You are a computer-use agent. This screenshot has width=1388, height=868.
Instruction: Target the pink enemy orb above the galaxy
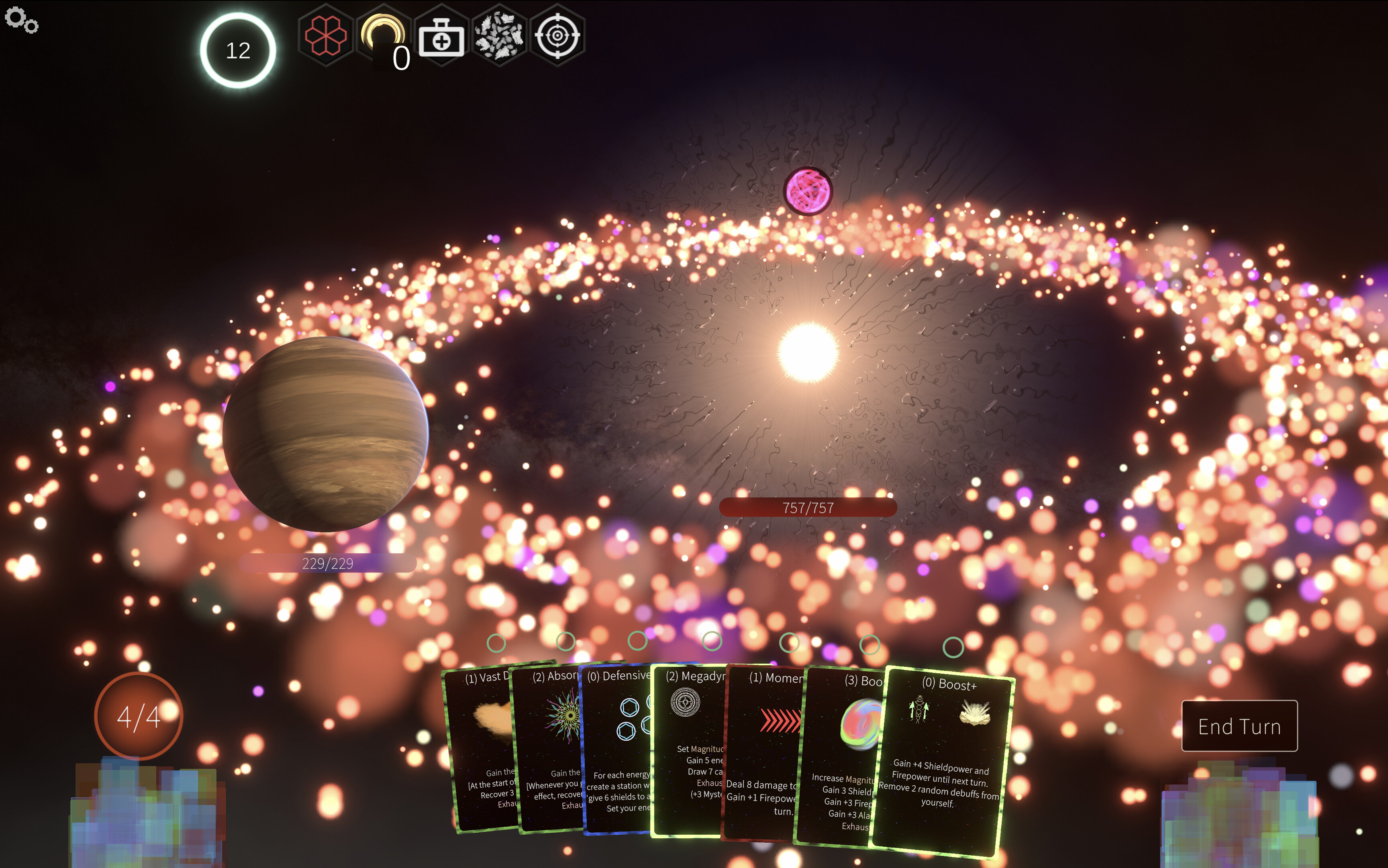[x=808, y=190]
